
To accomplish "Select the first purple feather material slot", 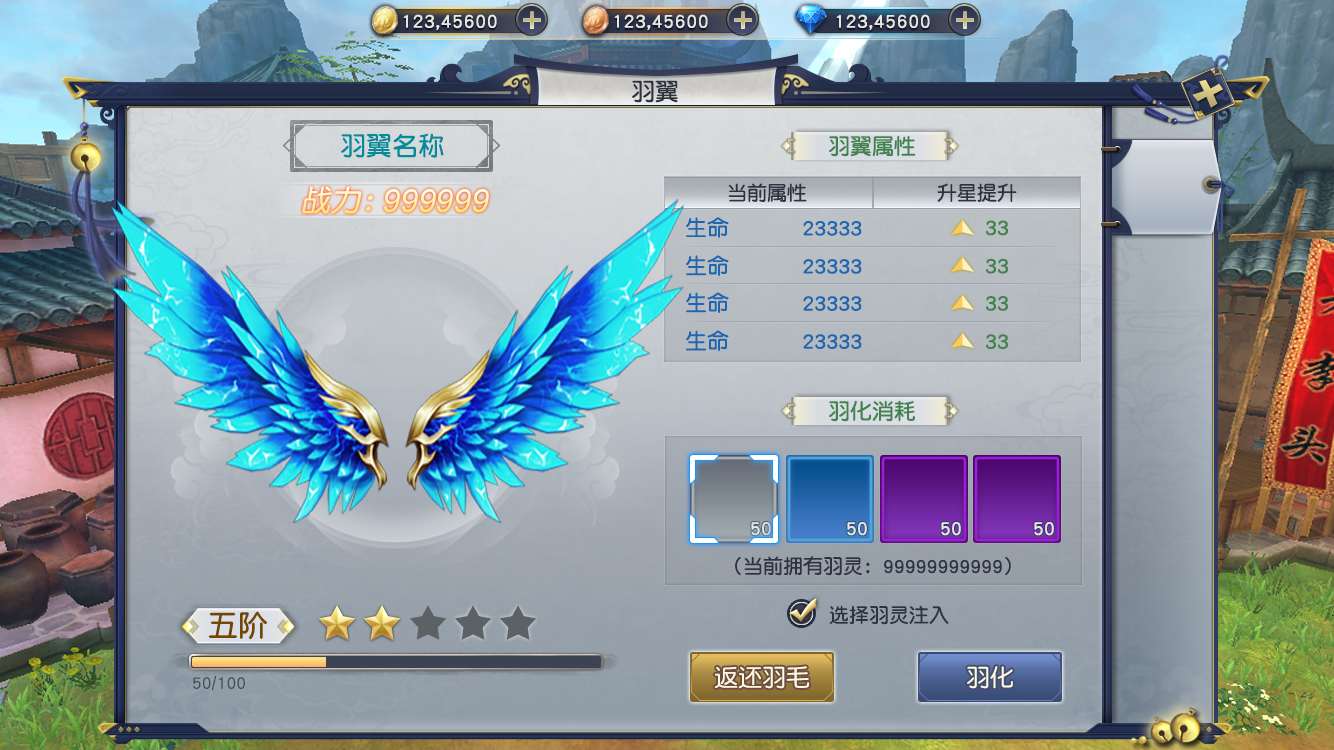I will point(923,498).
